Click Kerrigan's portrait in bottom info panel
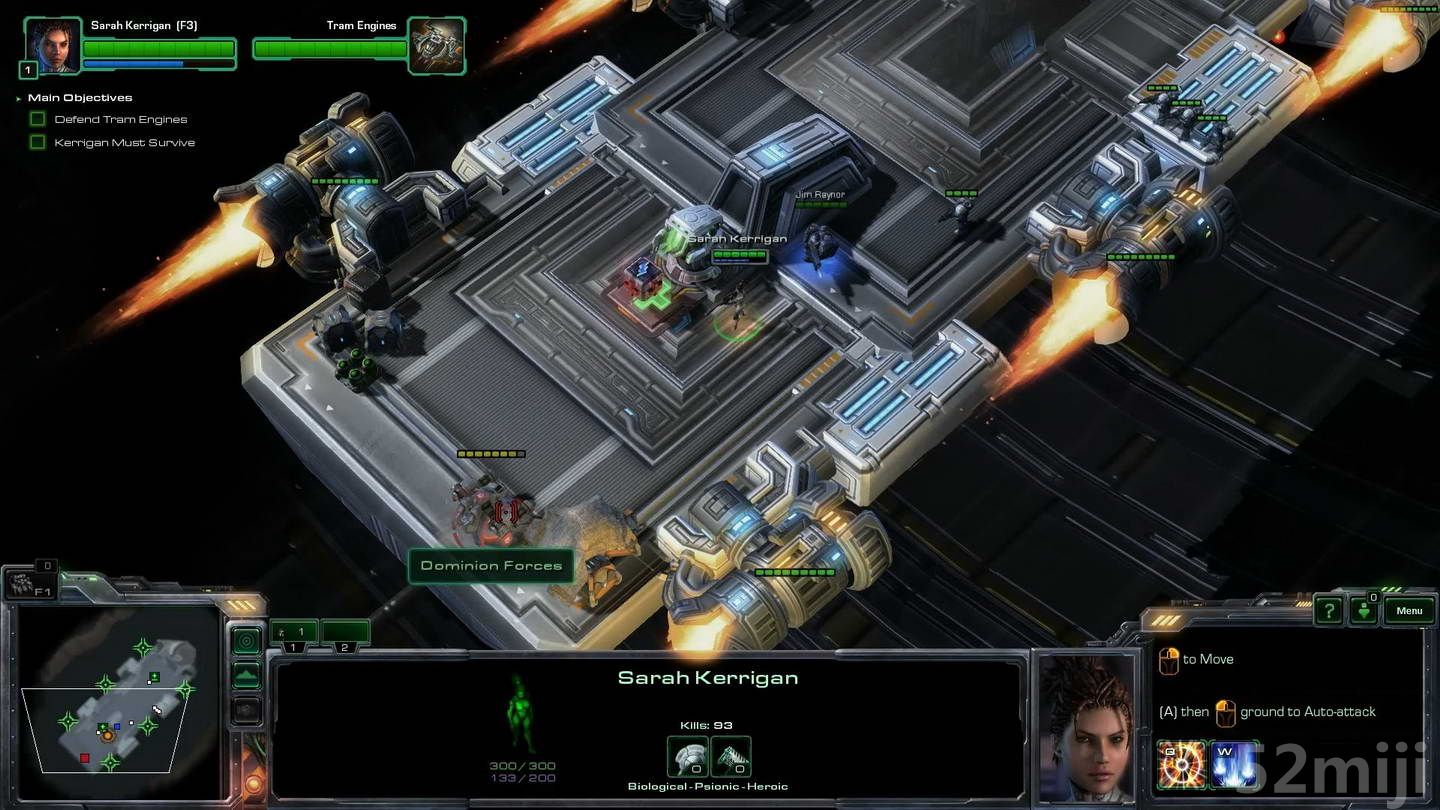The width and height of the screenshot is (1440, 810). 1087,725
